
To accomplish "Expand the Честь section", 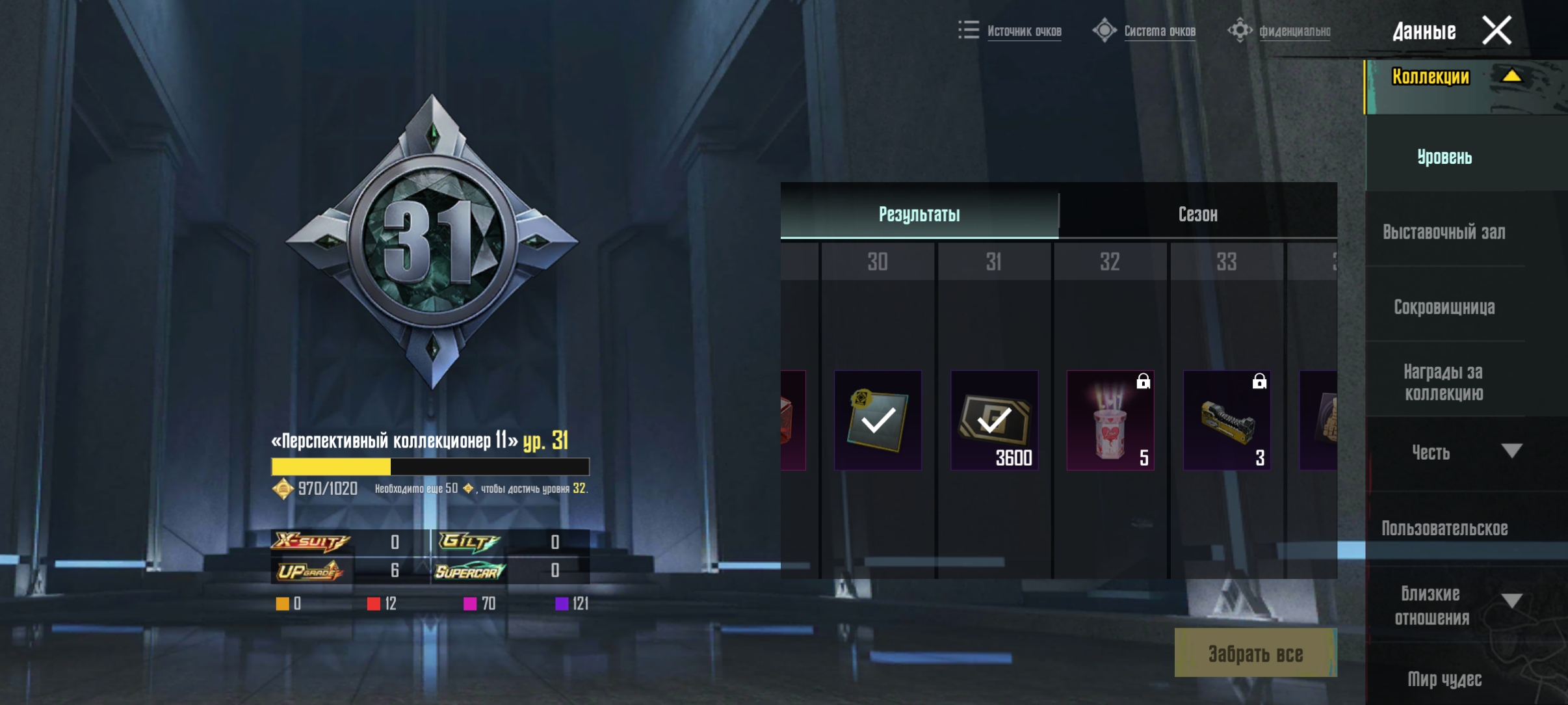I will click(1511, 451).
